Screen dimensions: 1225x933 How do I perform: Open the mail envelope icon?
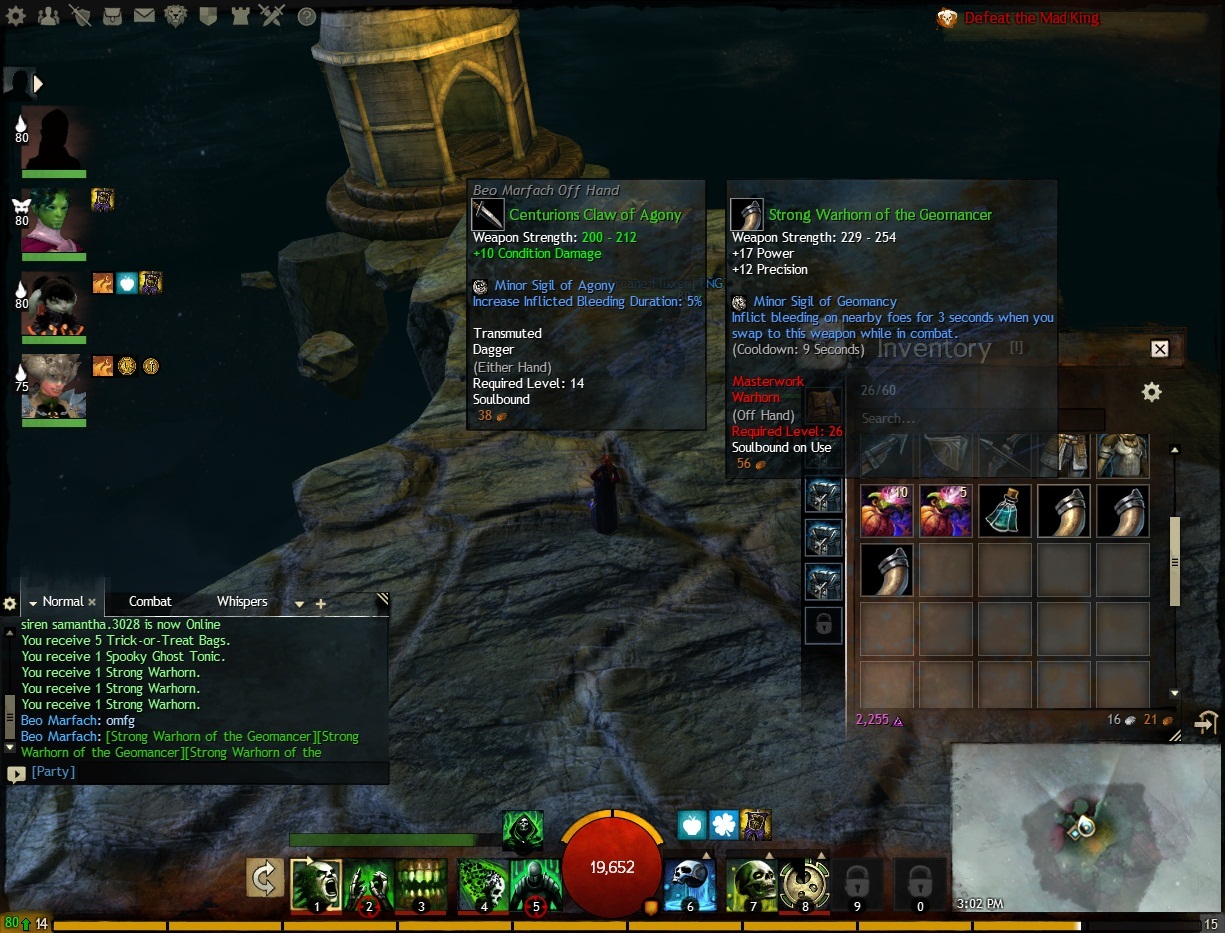[x=145, y=16]
